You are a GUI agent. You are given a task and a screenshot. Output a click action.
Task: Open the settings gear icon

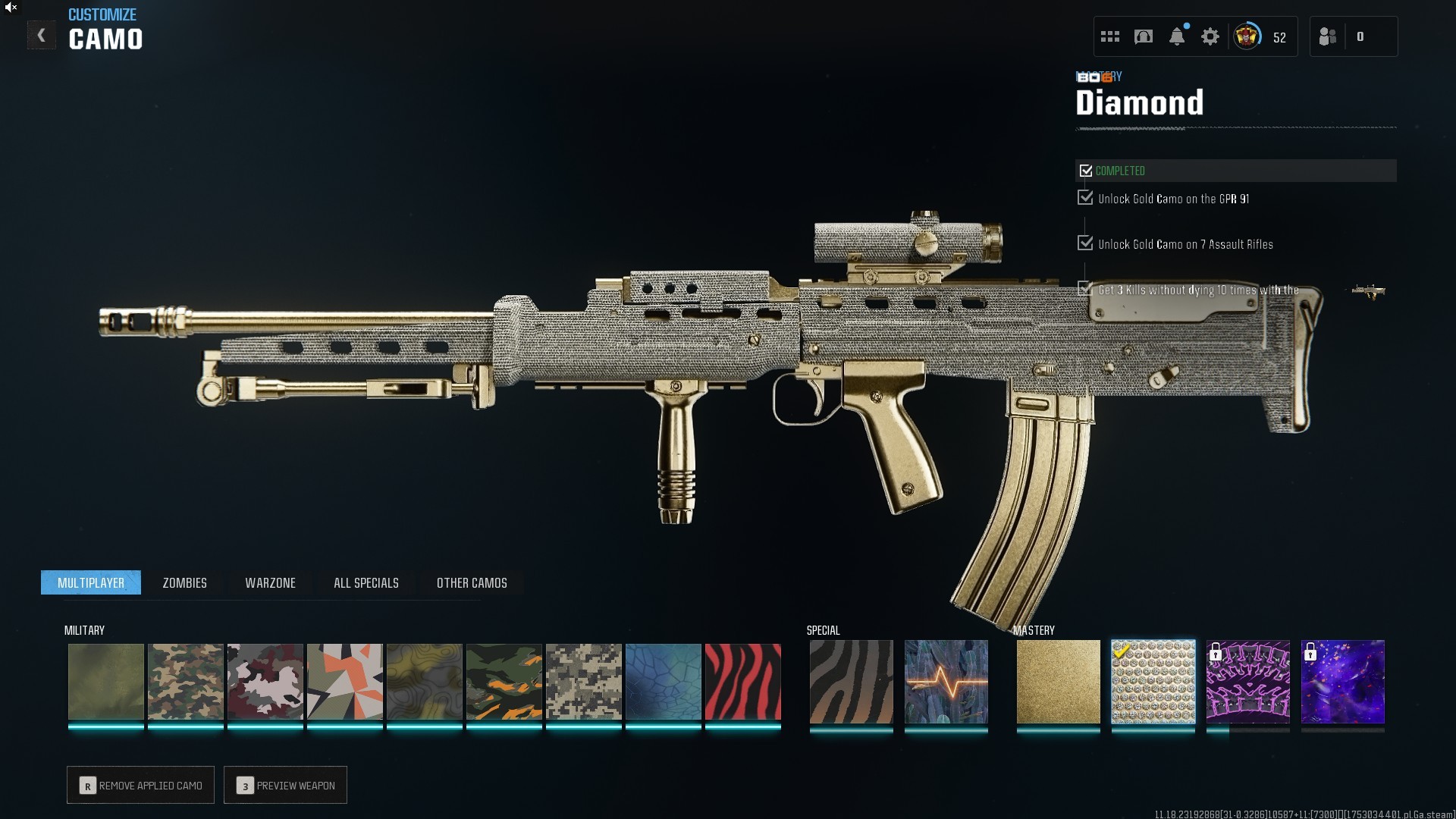click(1210, 36)
